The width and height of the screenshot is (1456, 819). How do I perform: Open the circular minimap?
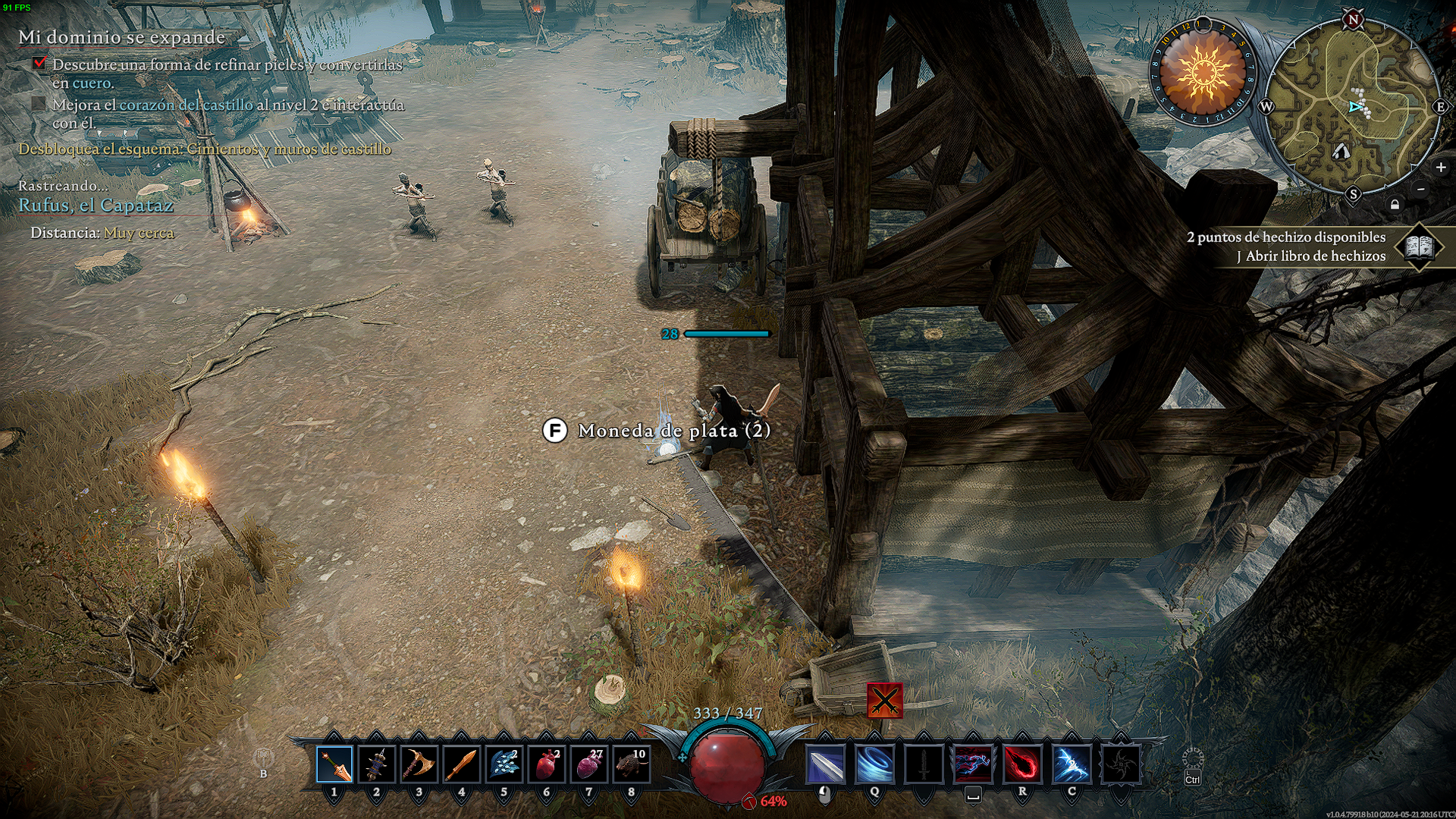click(1353, 106)
